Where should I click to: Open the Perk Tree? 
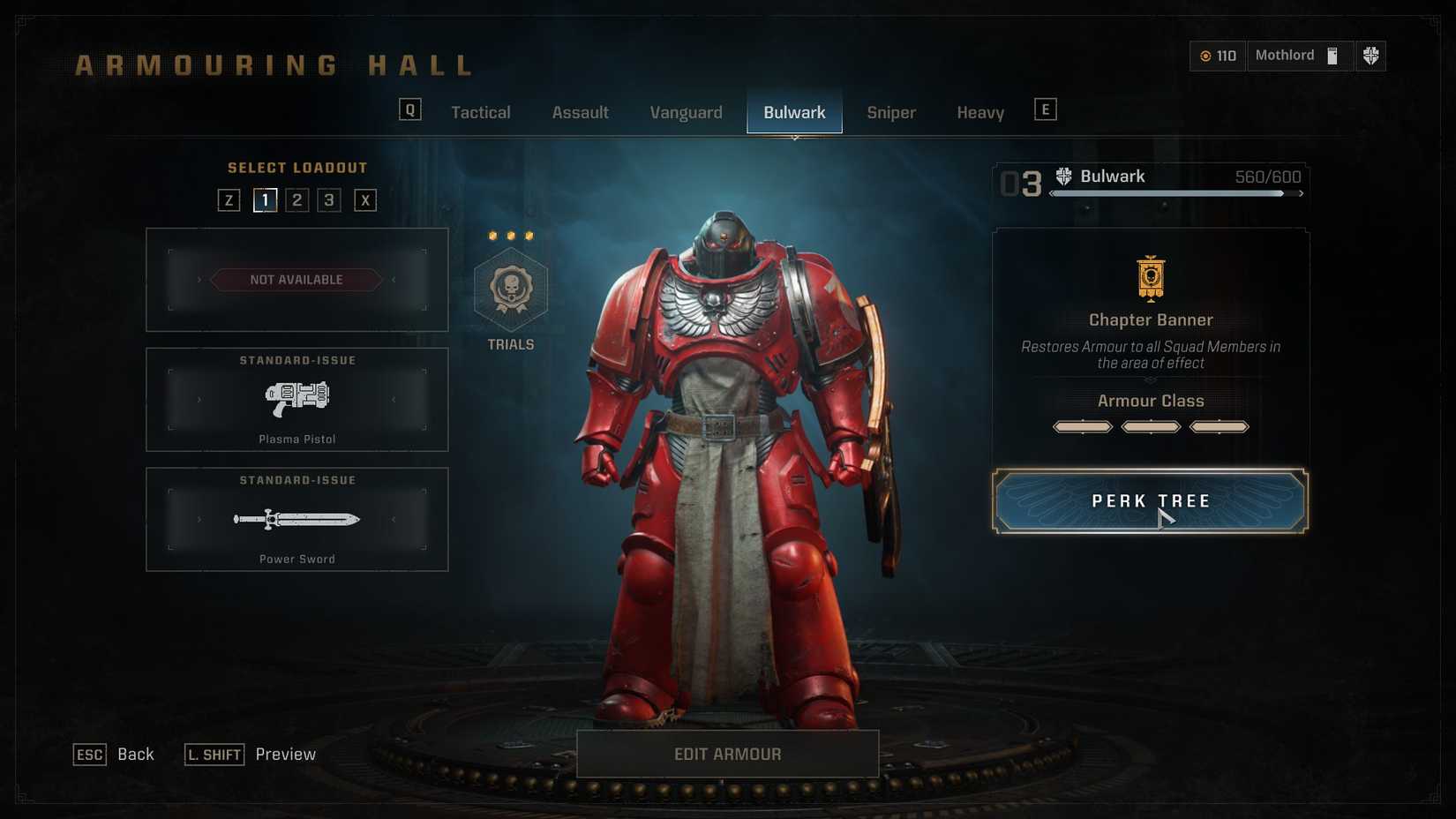(1150, 500)
